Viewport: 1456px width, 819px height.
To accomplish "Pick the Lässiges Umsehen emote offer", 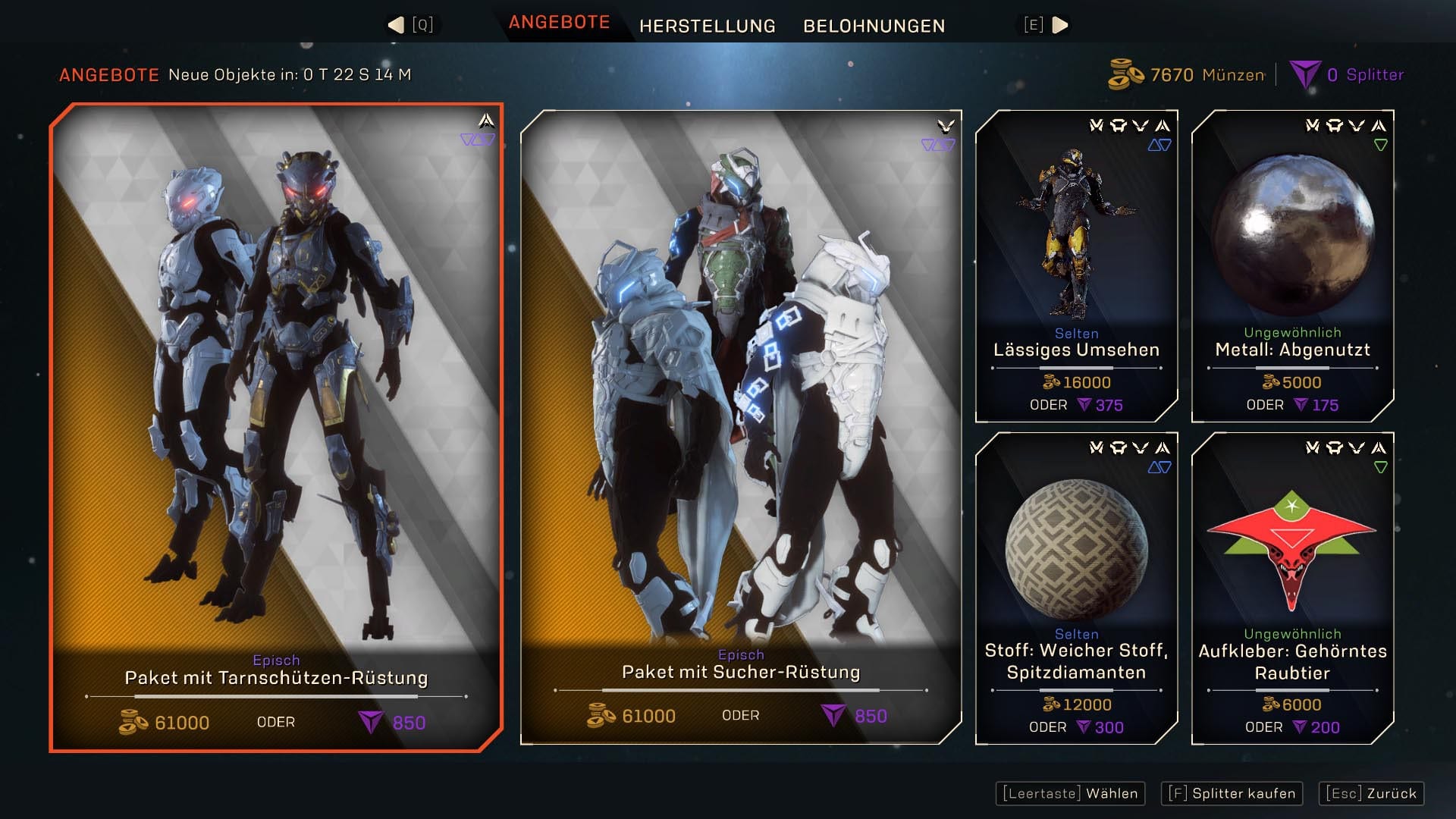I will point(1076,265).
